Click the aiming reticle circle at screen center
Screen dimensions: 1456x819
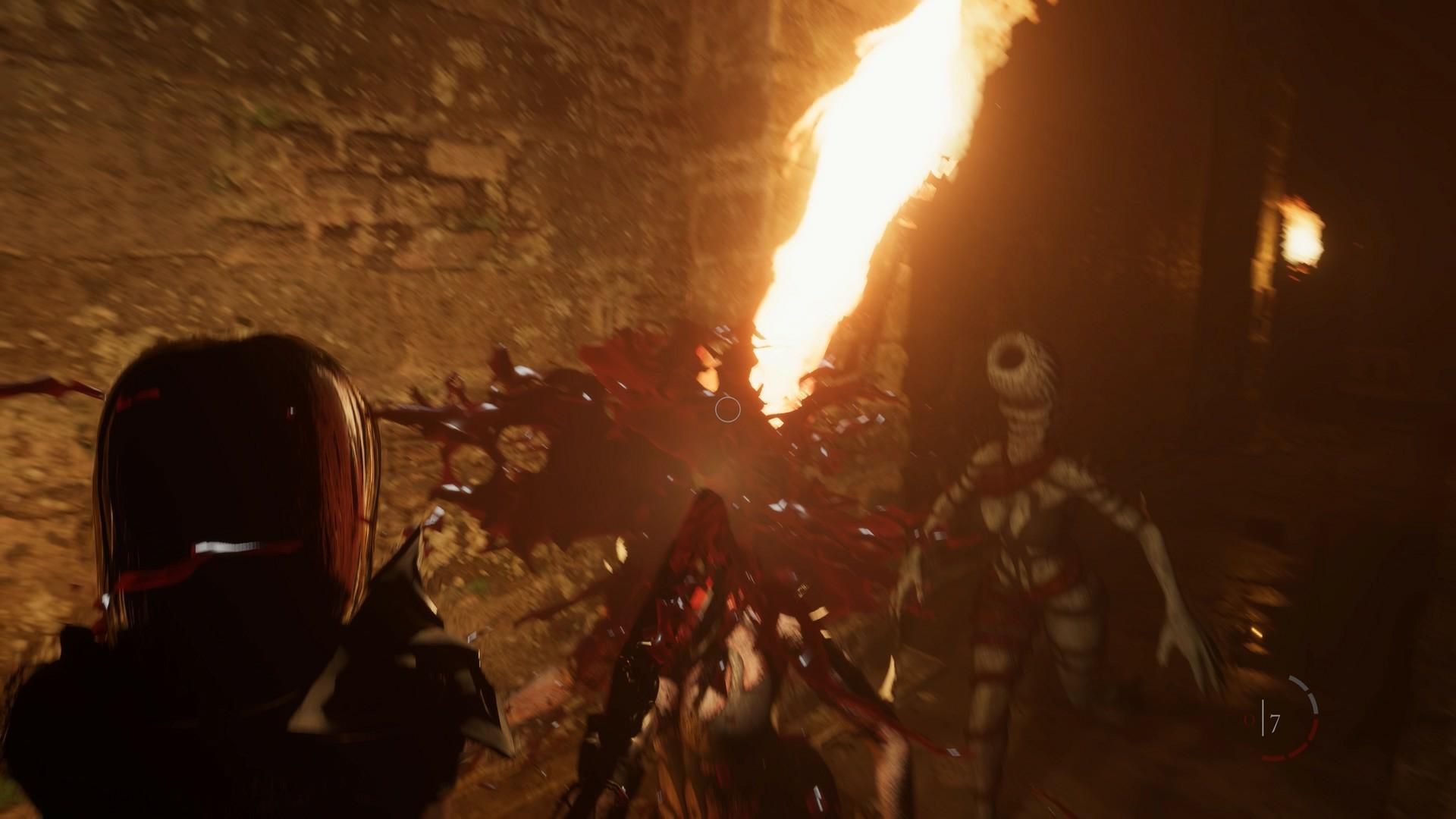coord(727,410)
